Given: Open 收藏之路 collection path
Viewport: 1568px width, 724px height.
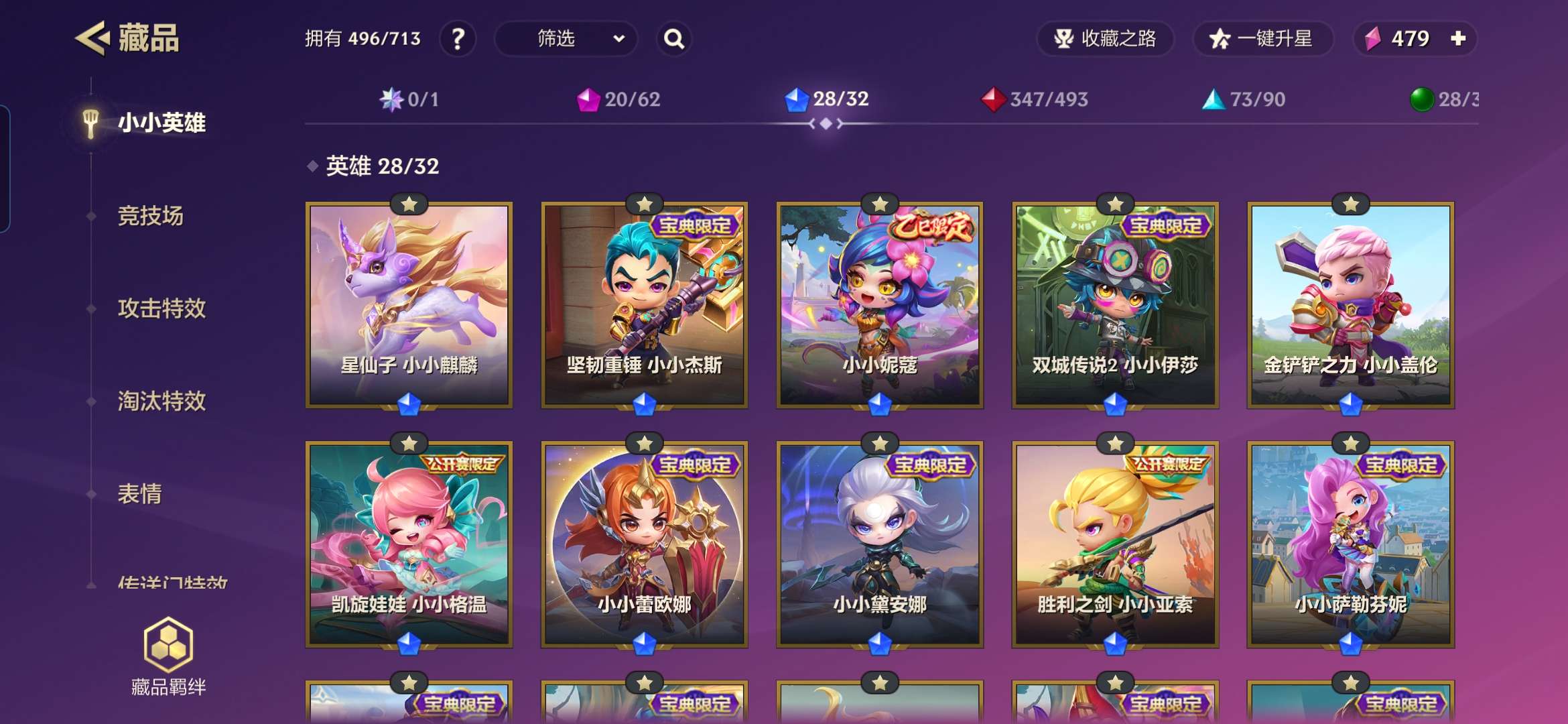Looking at the screenshot, I should [1105, 39].
